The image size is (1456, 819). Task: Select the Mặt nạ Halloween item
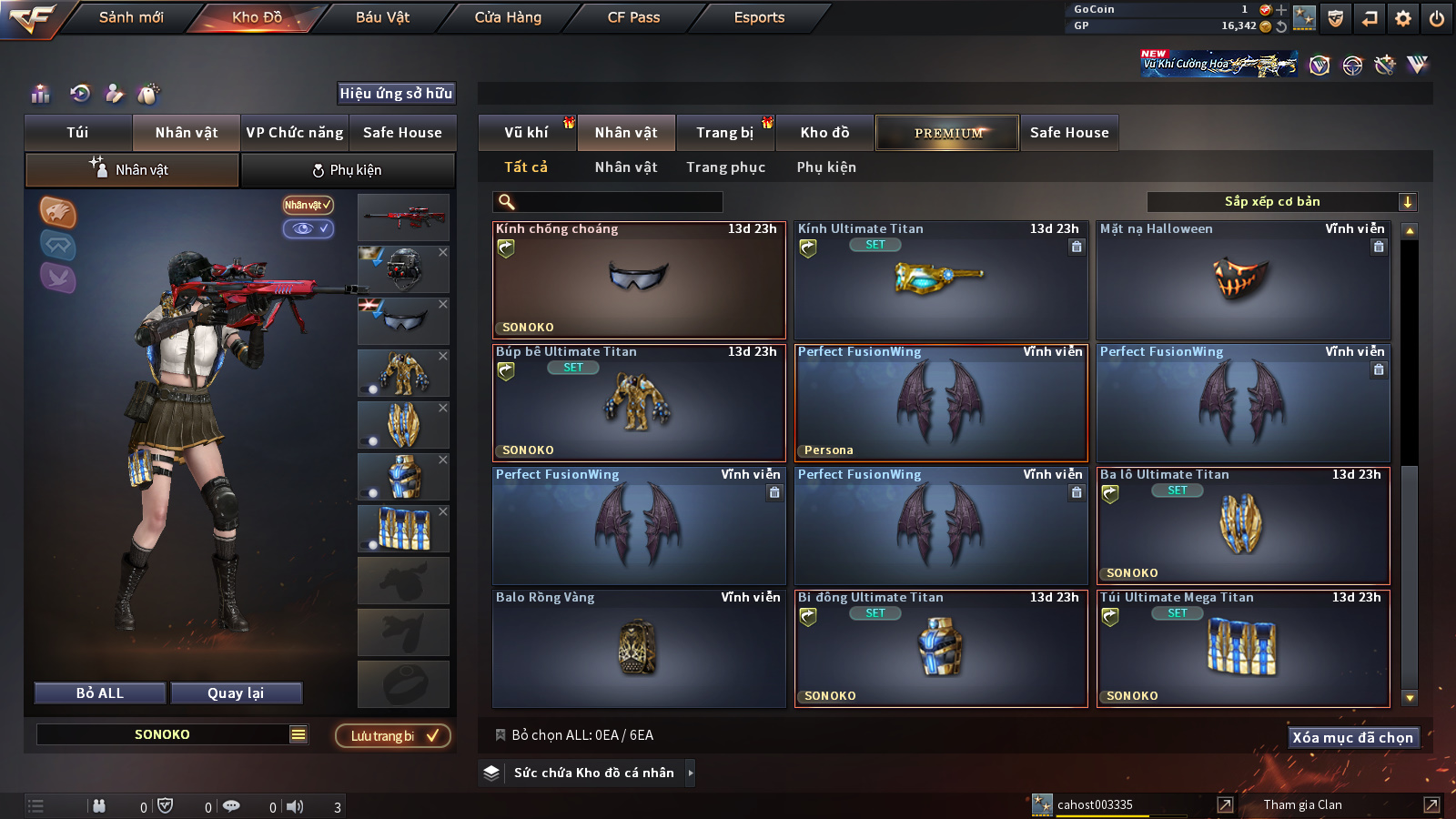pos(1243,282)
